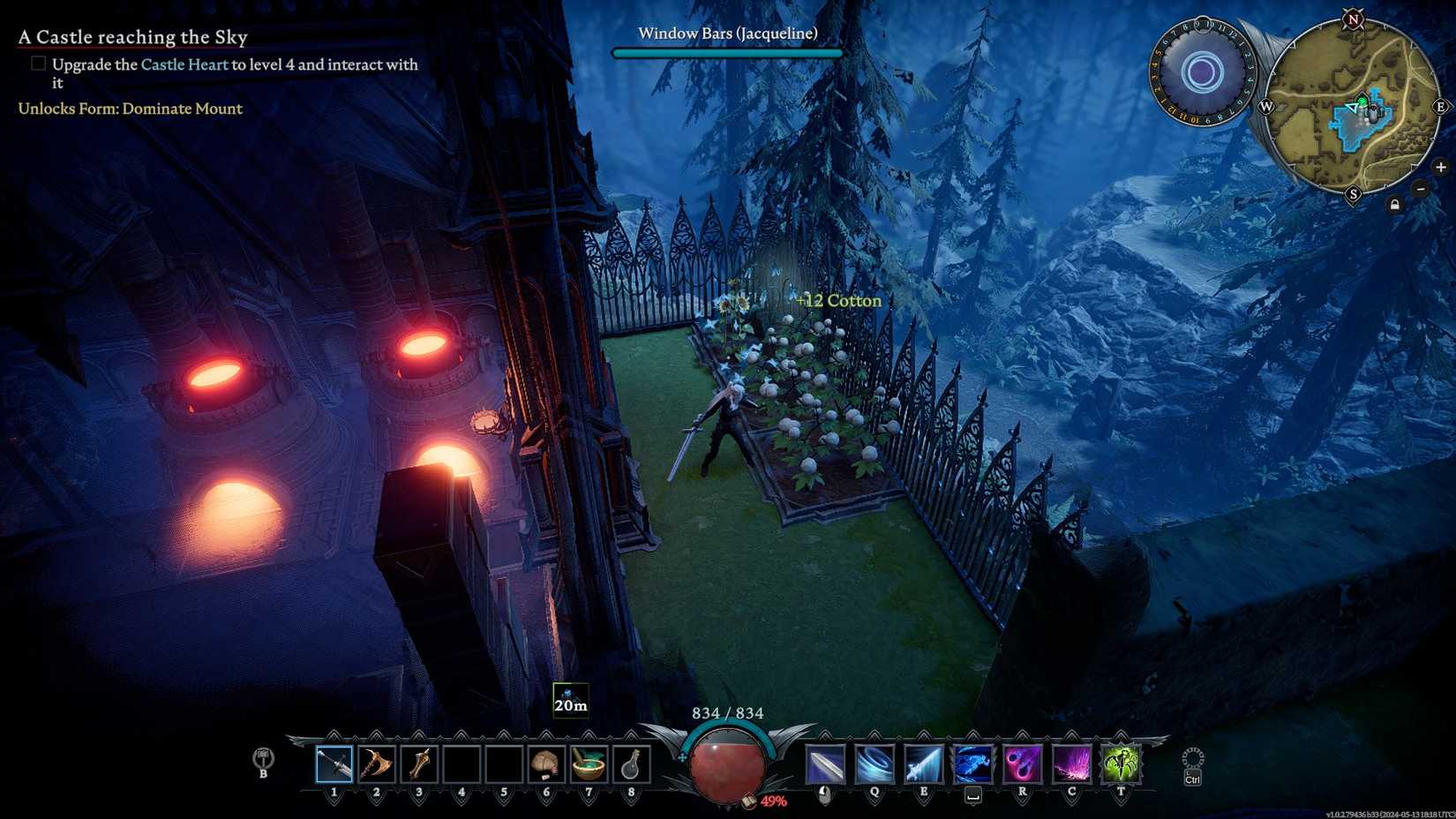Cast the E sword dash ability
The image size is (1456, 819).
(924, 763)
